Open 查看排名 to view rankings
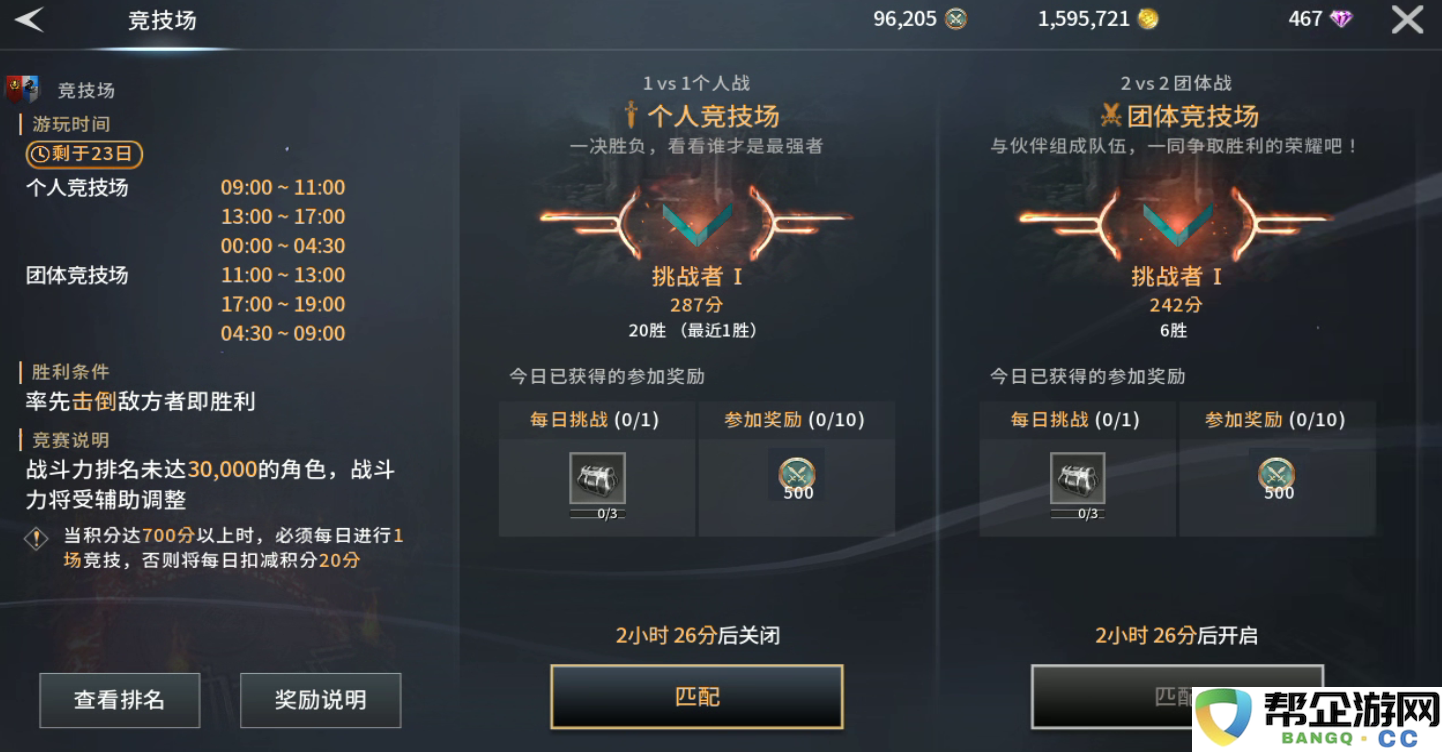Screen dimensions: 1442x752 tap(120, 700)
